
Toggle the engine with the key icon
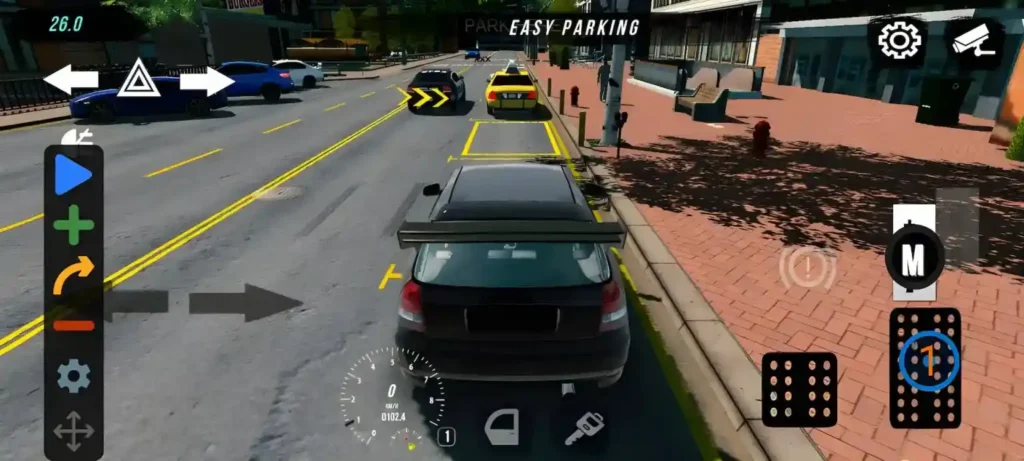[x=582, y=428]
